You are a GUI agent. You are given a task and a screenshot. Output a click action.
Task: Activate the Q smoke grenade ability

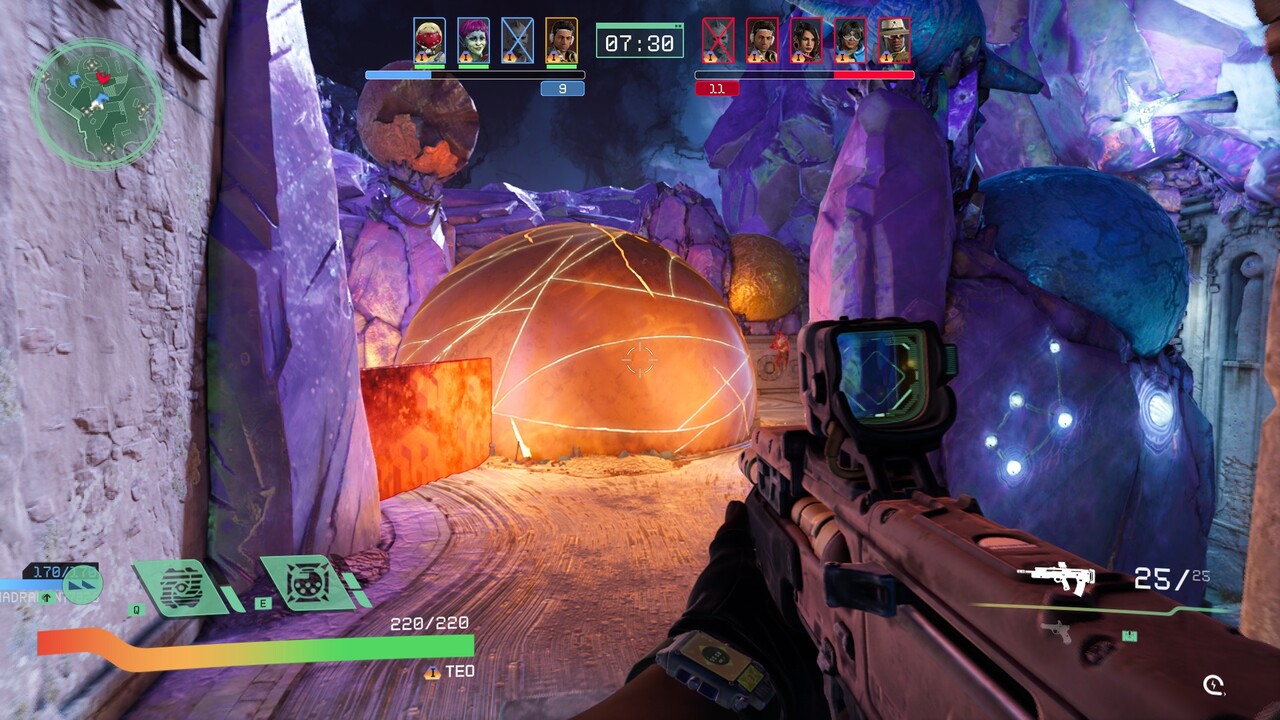point(181,587)
